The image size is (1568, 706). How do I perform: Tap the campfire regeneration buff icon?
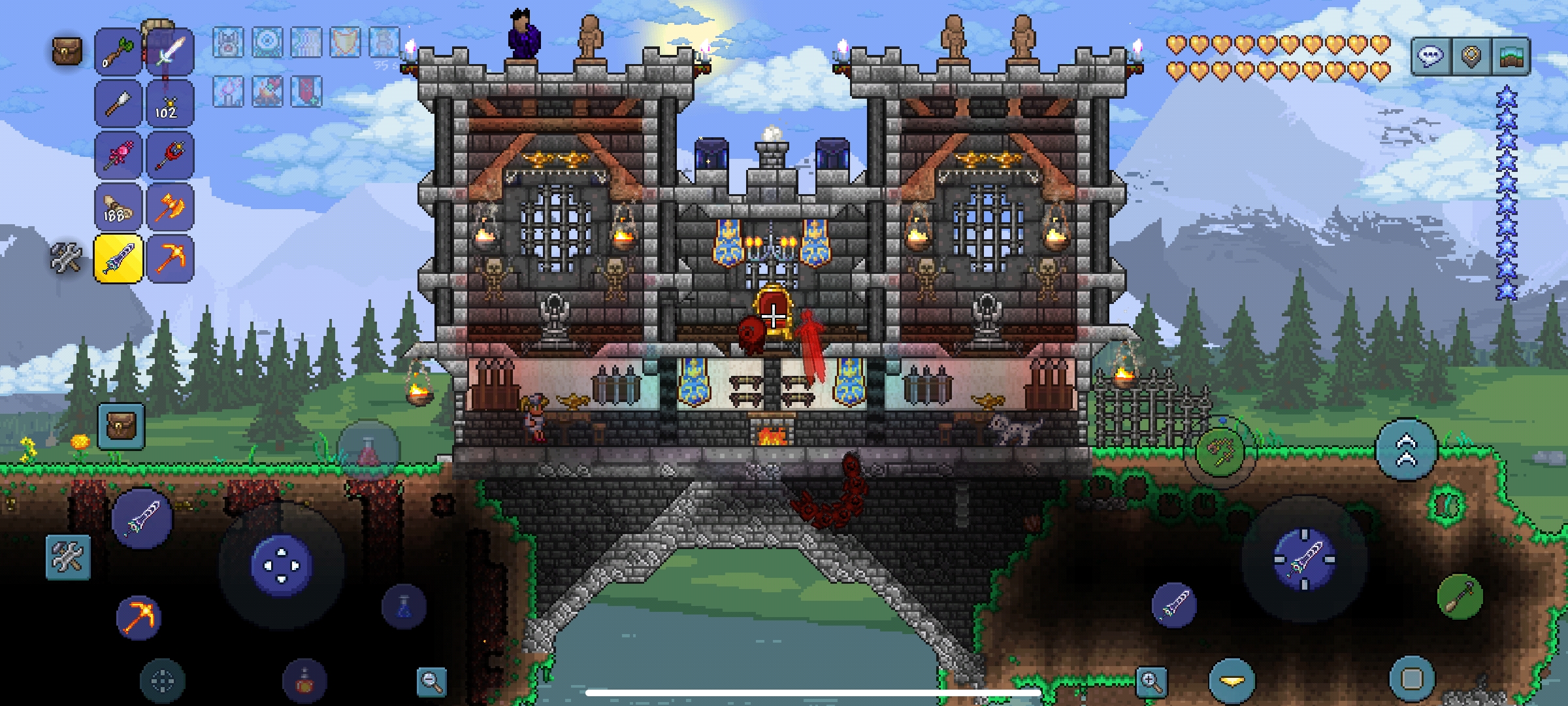coord(267,91)
